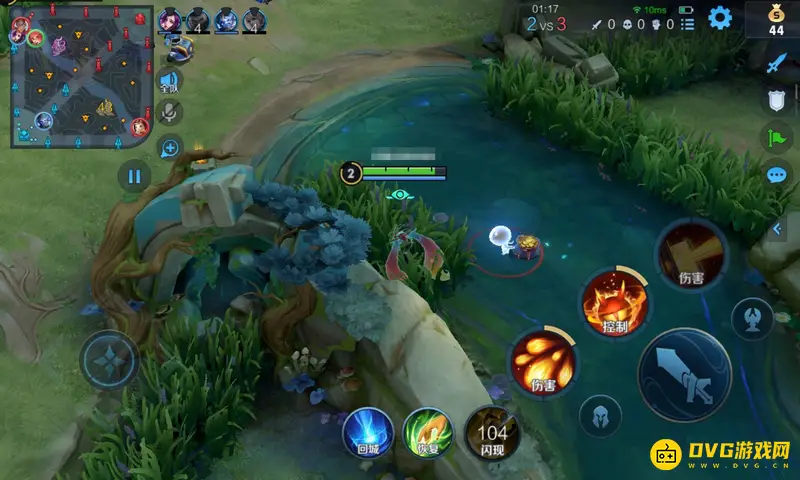Send the green flag gather signal
Image resolution: width=800 pixels, height=480 pixels.
tap(776, 137)
